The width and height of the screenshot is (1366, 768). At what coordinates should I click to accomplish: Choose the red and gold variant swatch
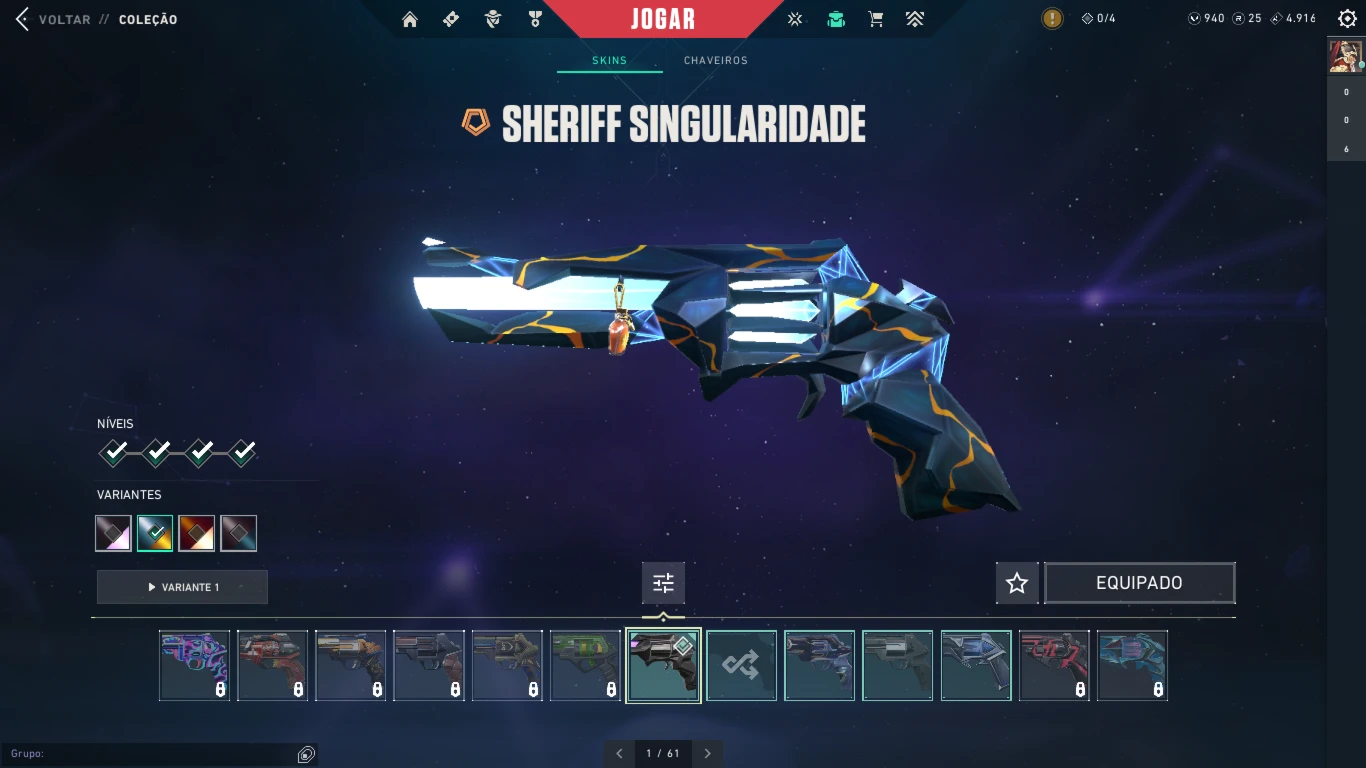pos(196,533)
